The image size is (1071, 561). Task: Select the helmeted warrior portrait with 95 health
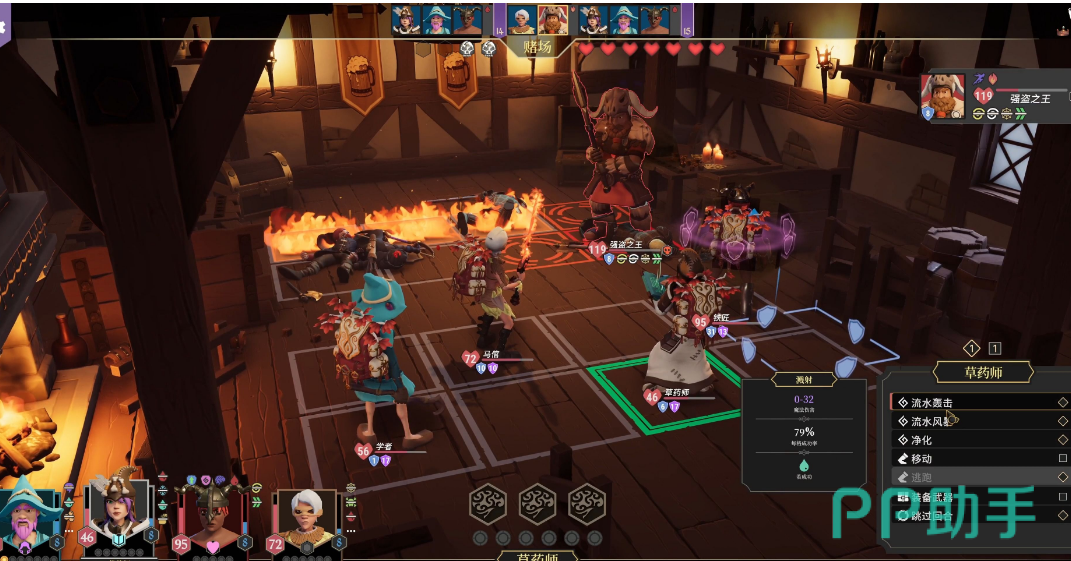209,516
